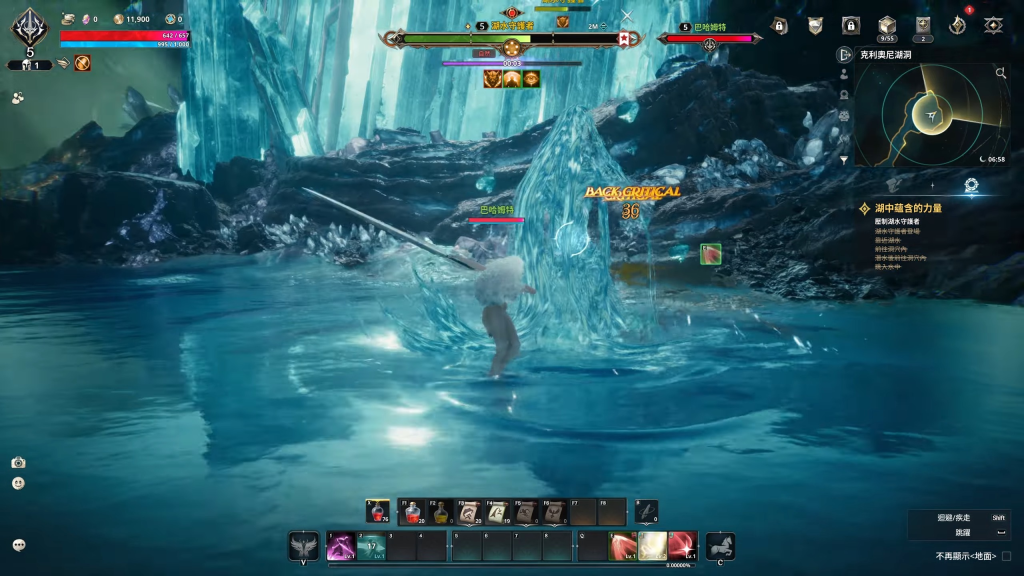Screen dimensions: 1024x576
Task: Open the star menu with red notification
Action: pos(957,25)
